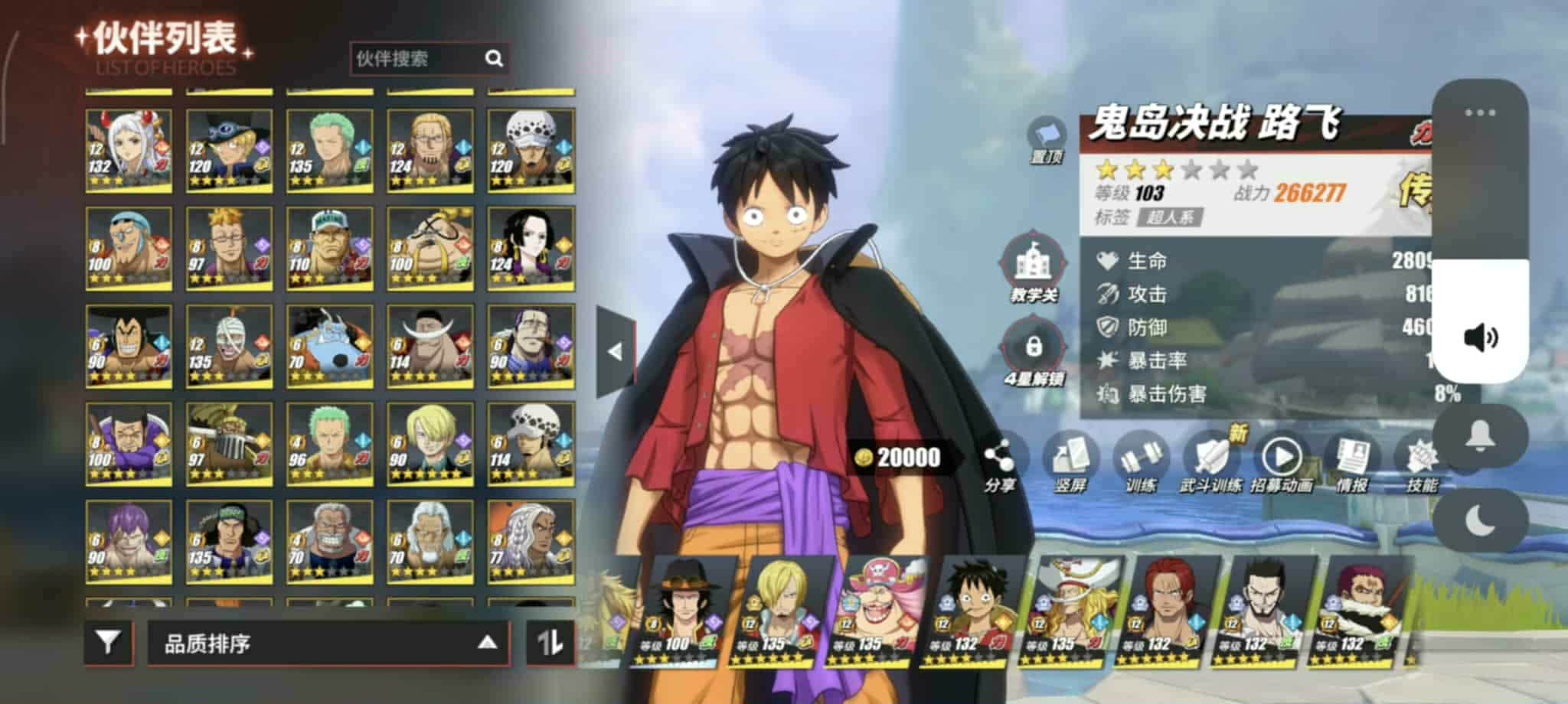Click the hero search box
Screen dimensions: 1568x704
pyautogui.click(x=417, y=59)
